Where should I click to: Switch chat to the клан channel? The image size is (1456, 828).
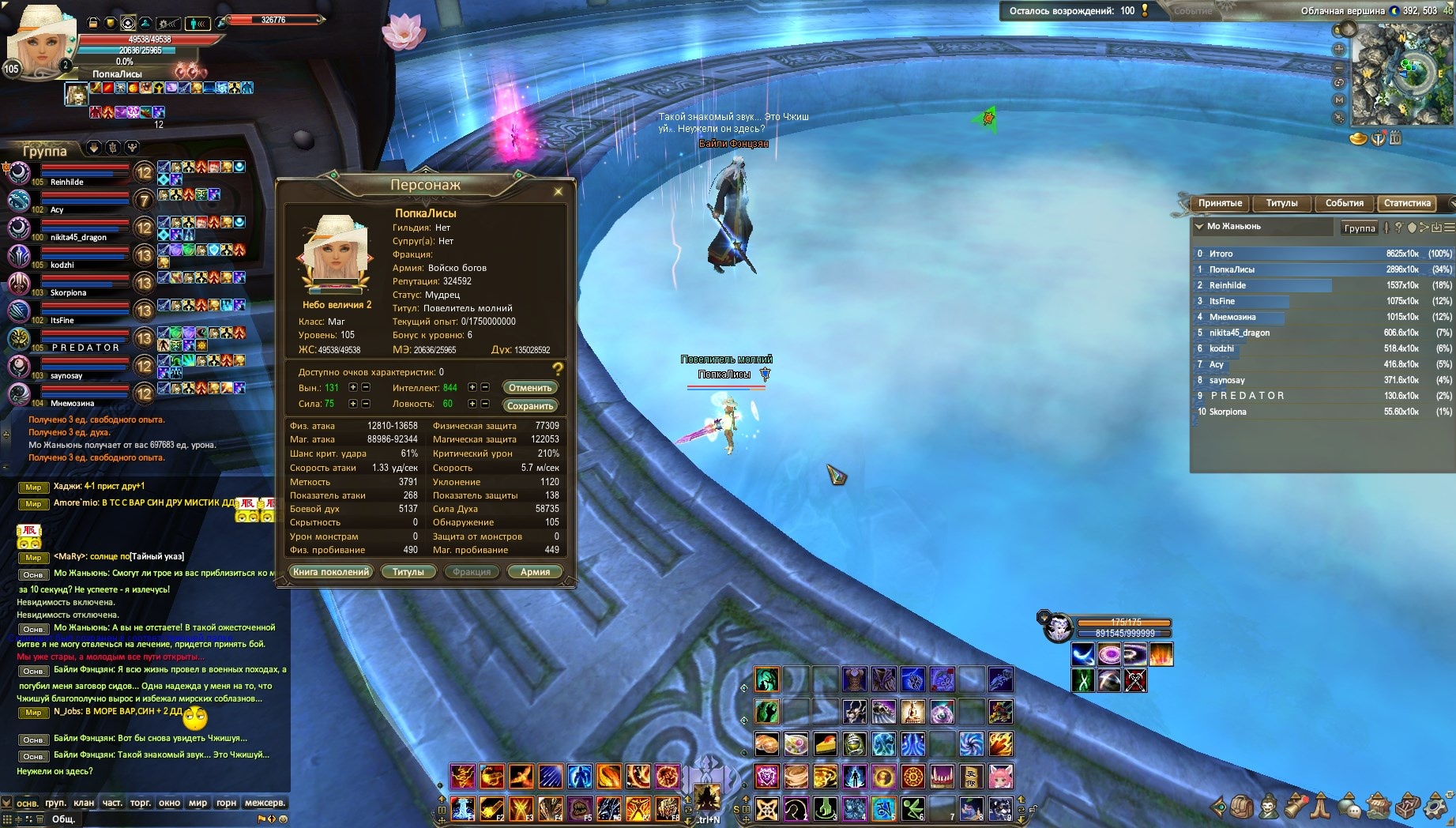84,803
